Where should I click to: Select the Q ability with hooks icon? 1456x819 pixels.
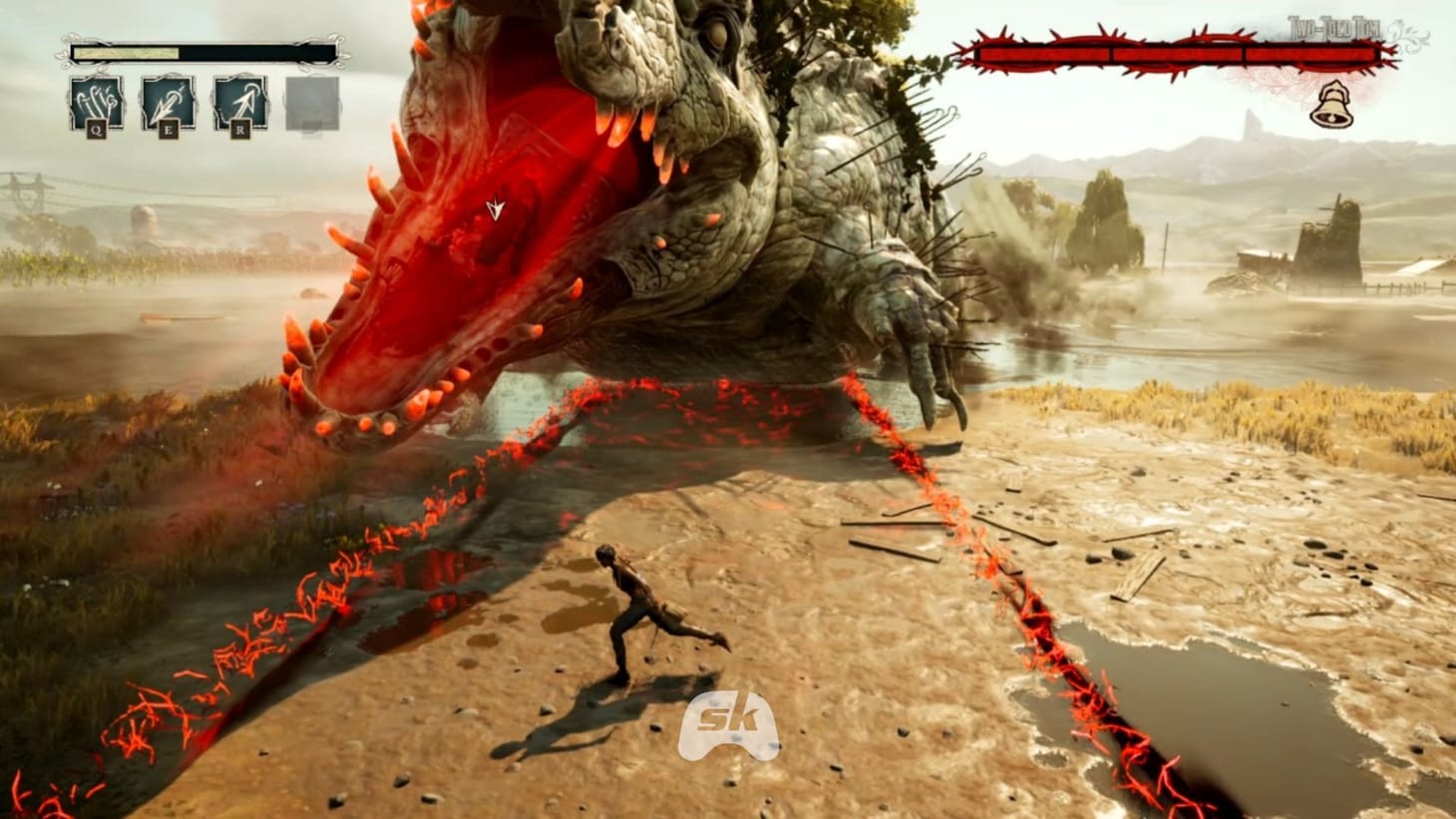95,101
